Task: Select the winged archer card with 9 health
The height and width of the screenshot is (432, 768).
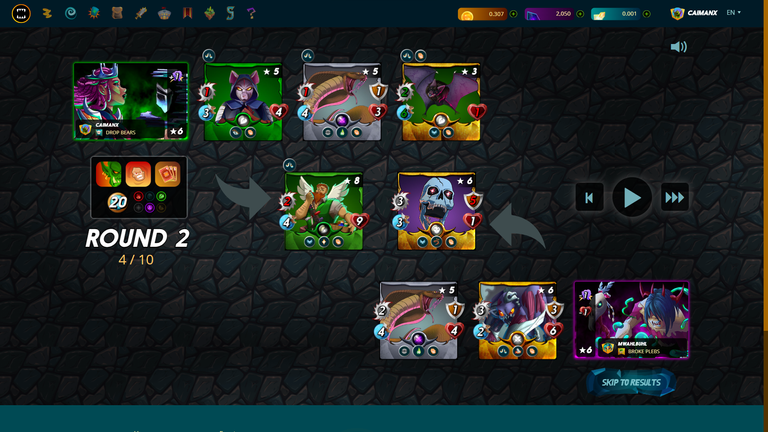Action: [322, 211]
